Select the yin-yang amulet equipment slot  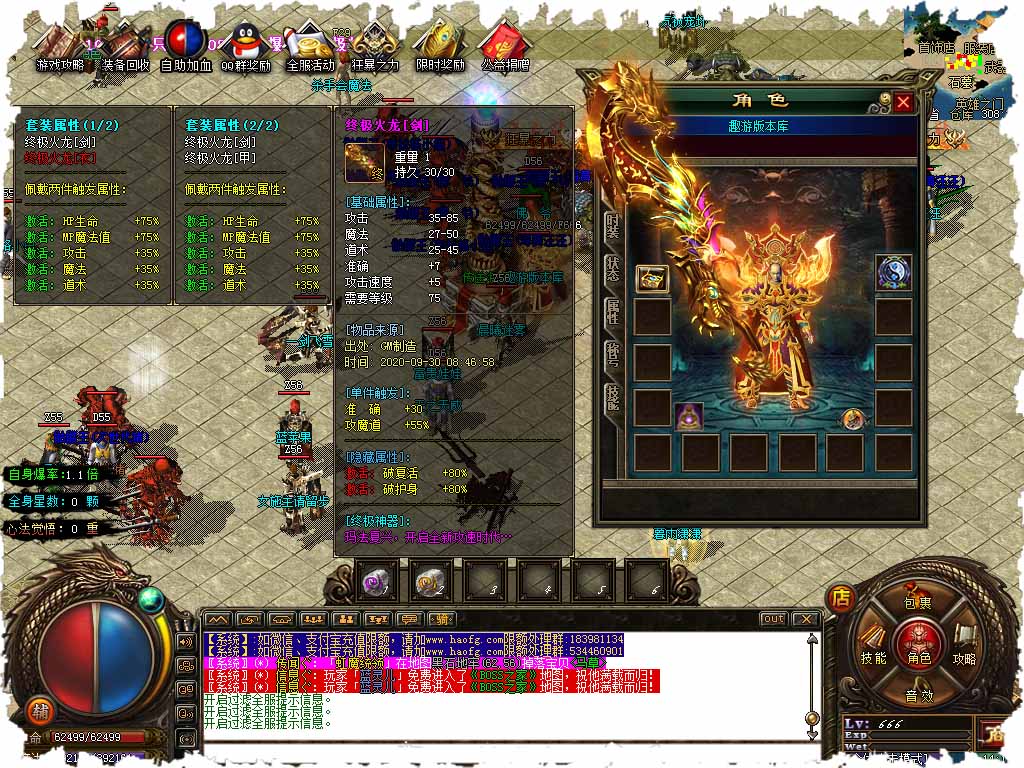[893, 273]
